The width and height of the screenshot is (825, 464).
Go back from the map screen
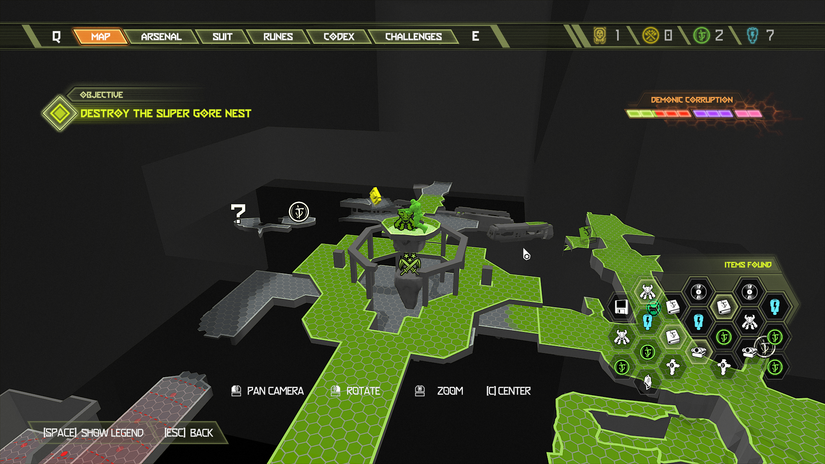(188, 433)
